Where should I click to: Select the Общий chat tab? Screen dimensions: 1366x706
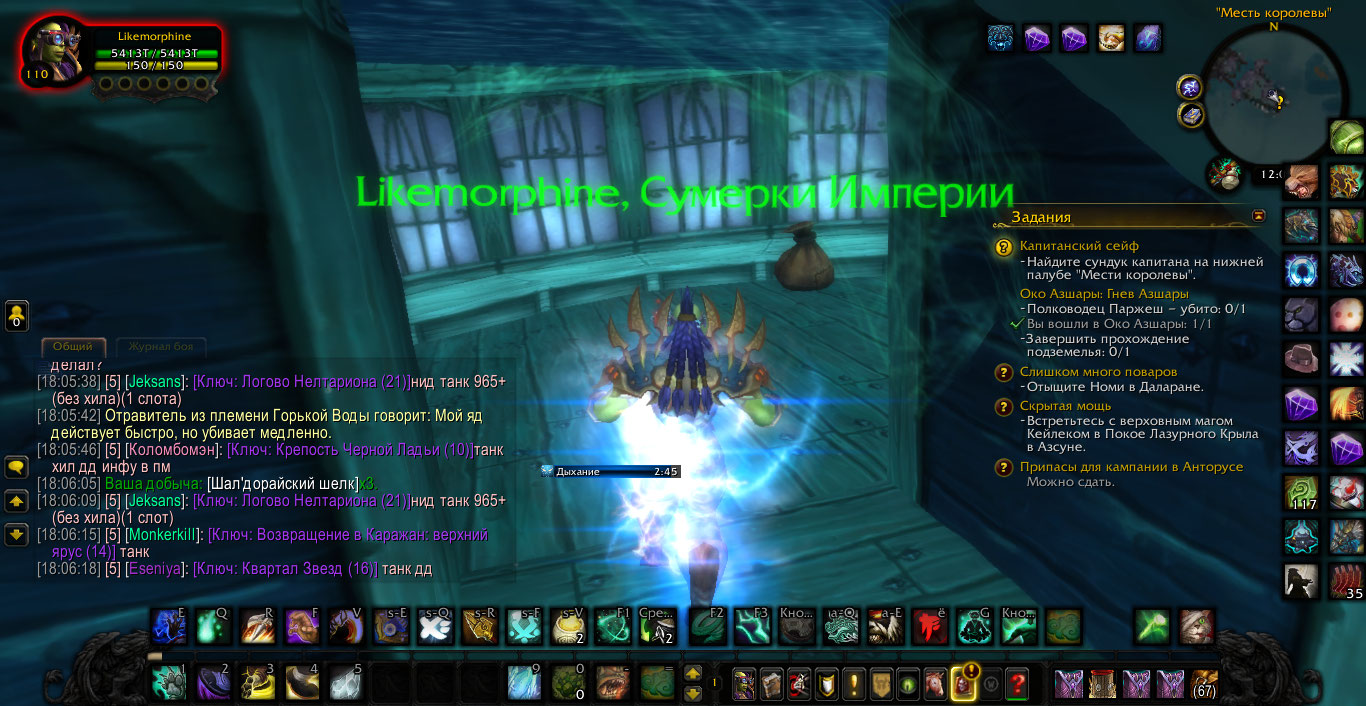point(73,347)
